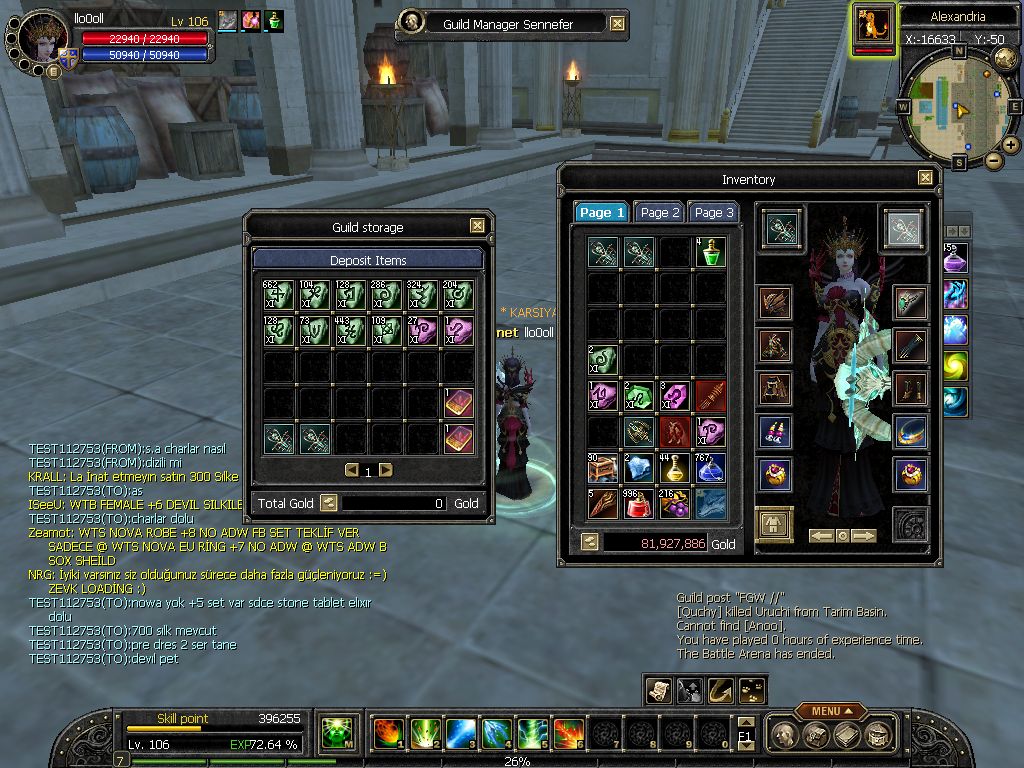Select the green potion in inventory
The image size is (1024, 768).
pyautogui.click(x=710, y=252)
